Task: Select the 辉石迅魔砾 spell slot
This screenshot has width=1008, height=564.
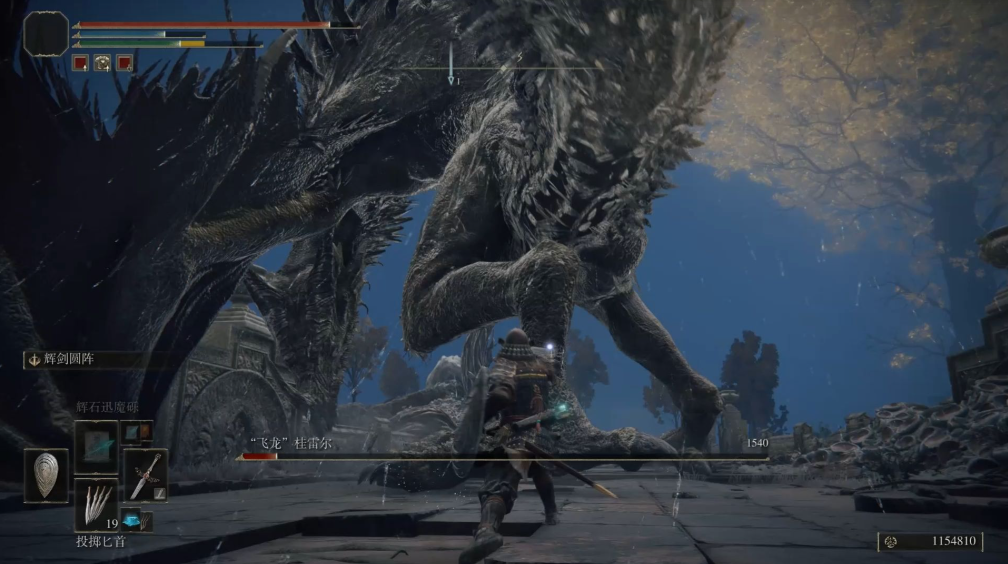Action: (x=96, y=445)
